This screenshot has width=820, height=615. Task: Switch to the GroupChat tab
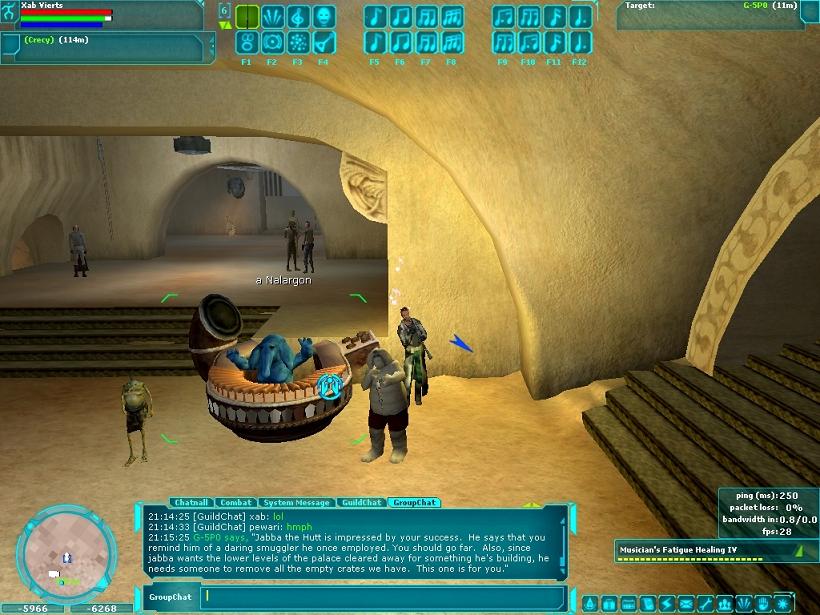[x=414, y=502]
